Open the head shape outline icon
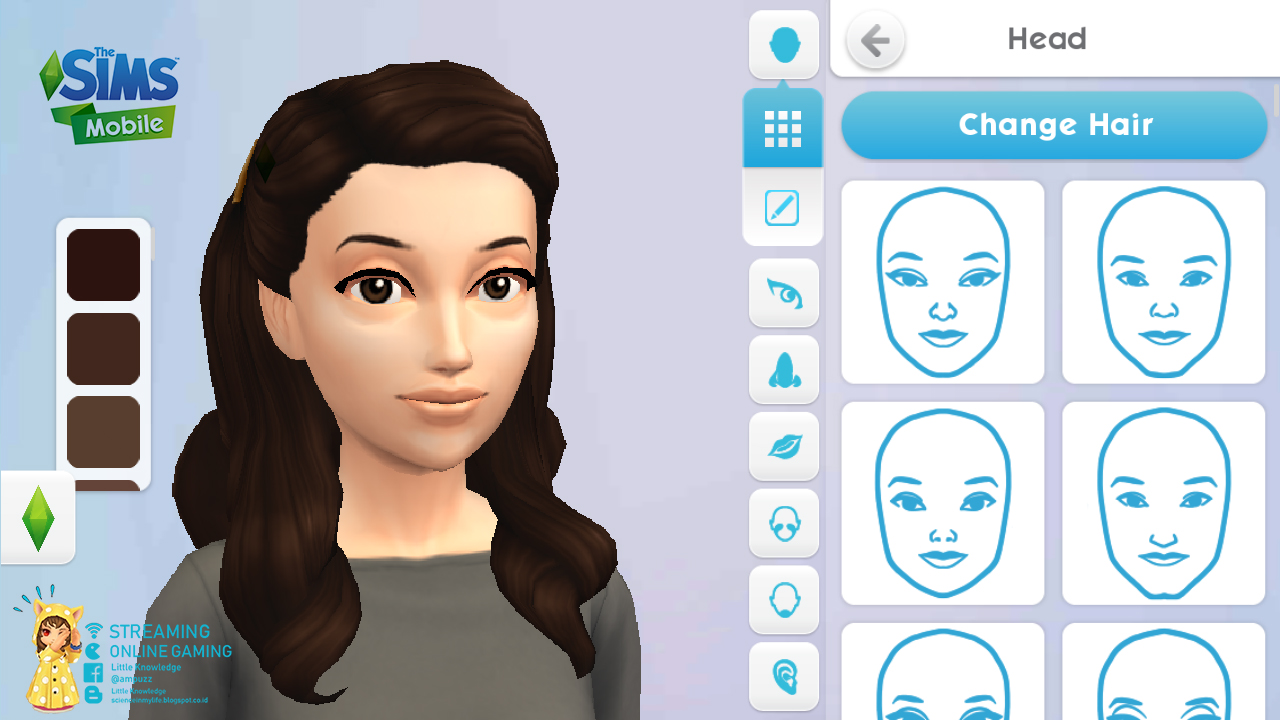Image resolution: width=1280 pixels, height=720 pixels. 784,600
